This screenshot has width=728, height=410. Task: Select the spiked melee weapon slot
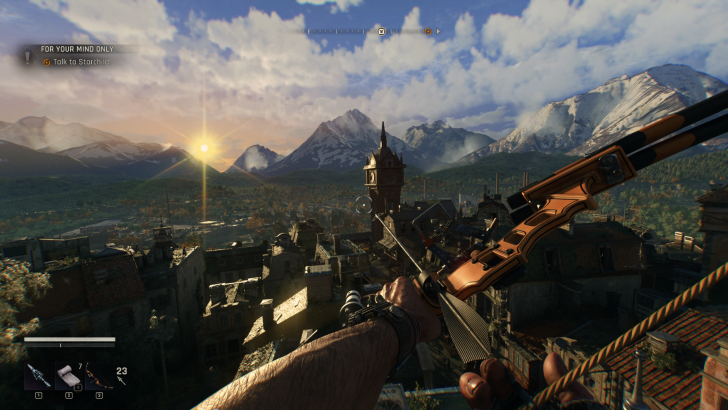tap(37, 376)
